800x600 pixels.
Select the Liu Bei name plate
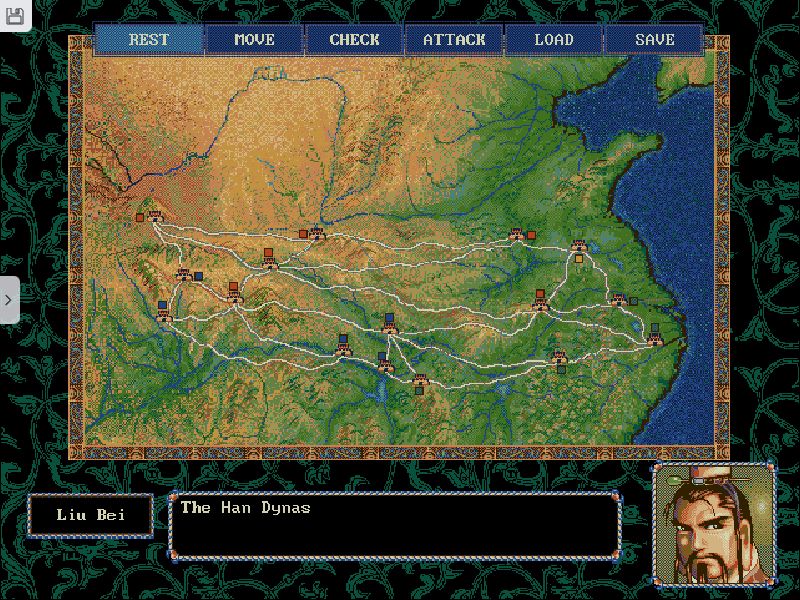[90, 516]
